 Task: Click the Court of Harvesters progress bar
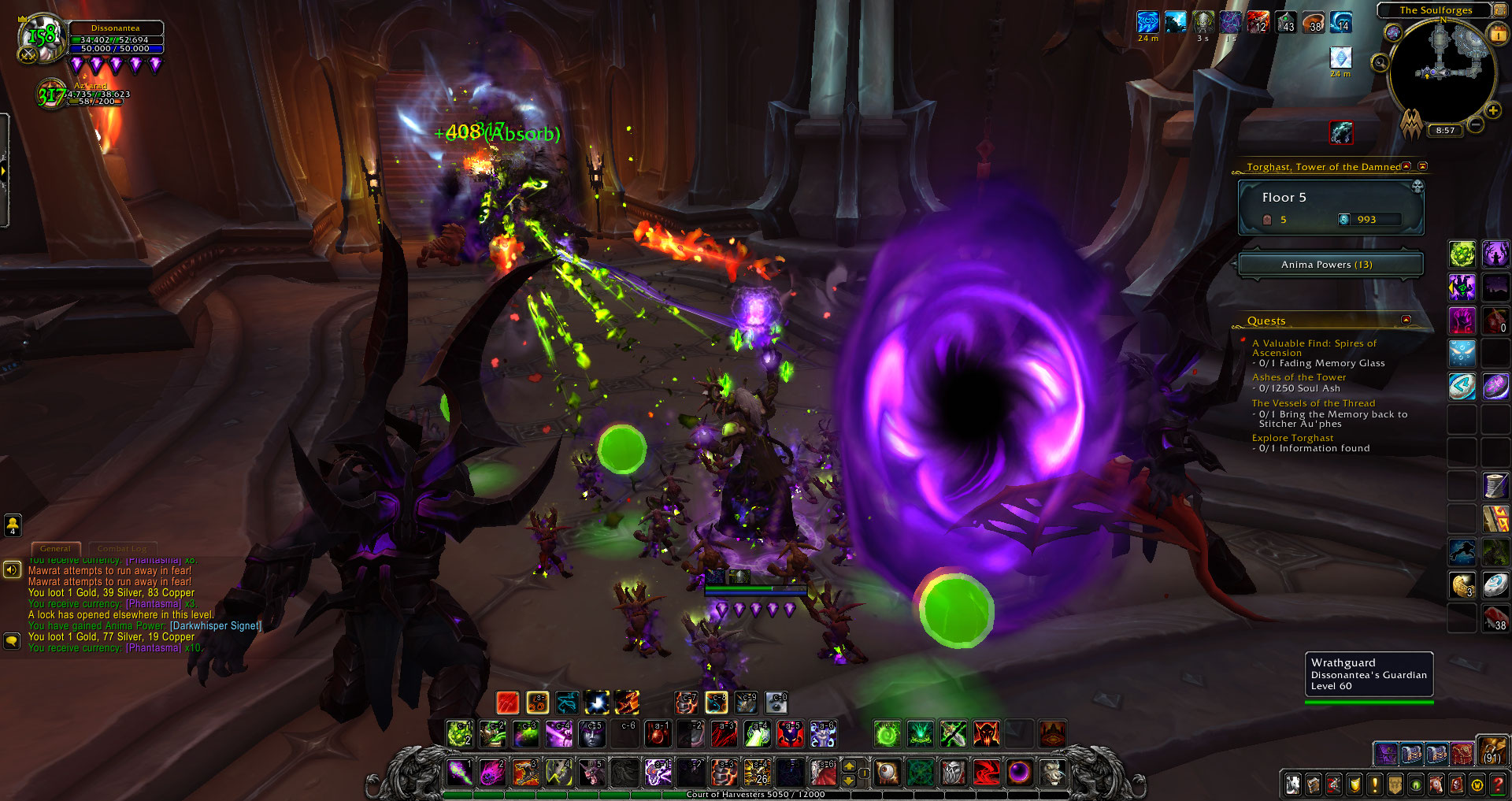[756, 795]
